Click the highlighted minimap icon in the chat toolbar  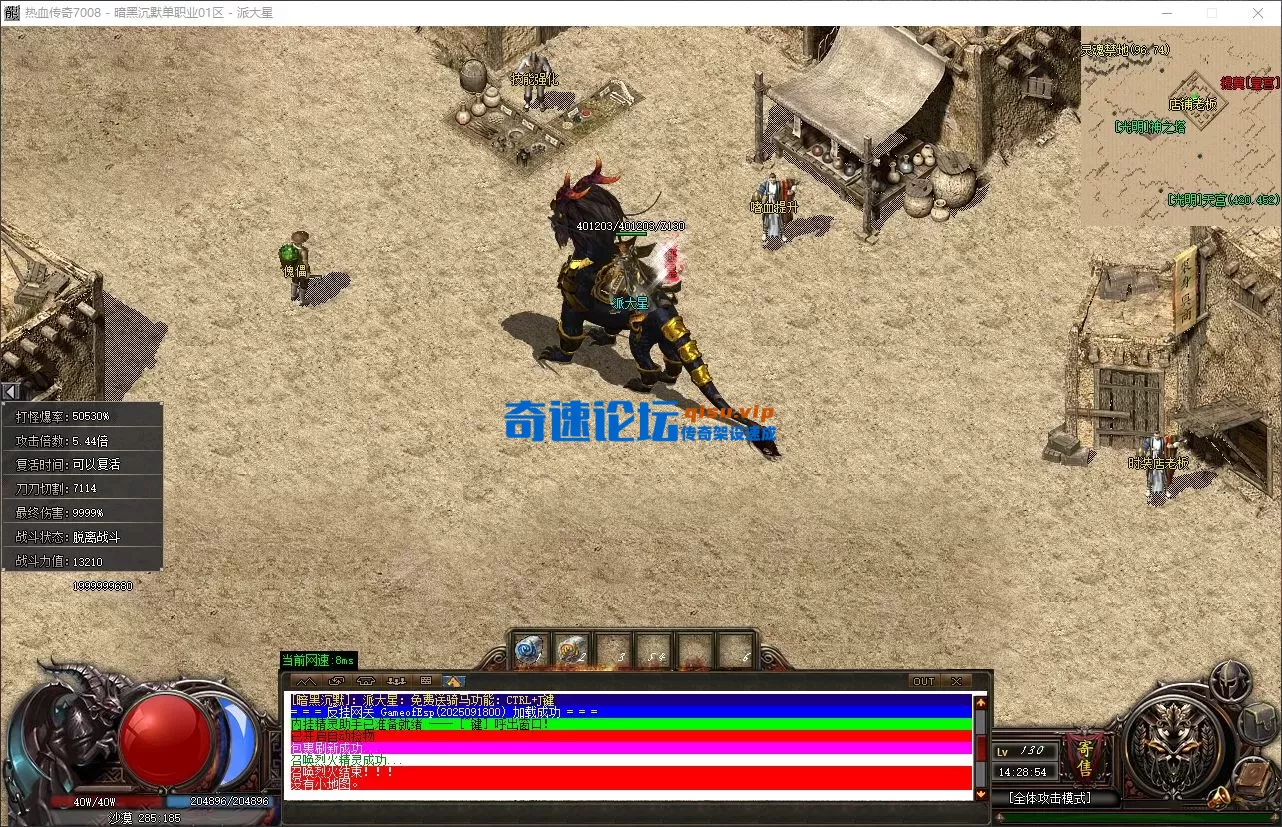pos(454,681)
